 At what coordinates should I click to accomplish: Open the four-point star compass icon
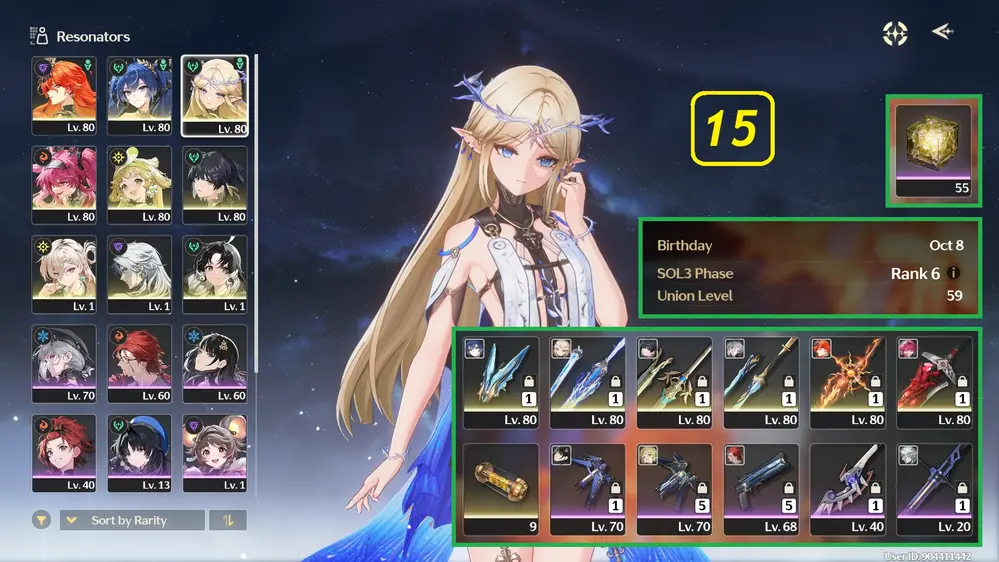coord(895,33)
